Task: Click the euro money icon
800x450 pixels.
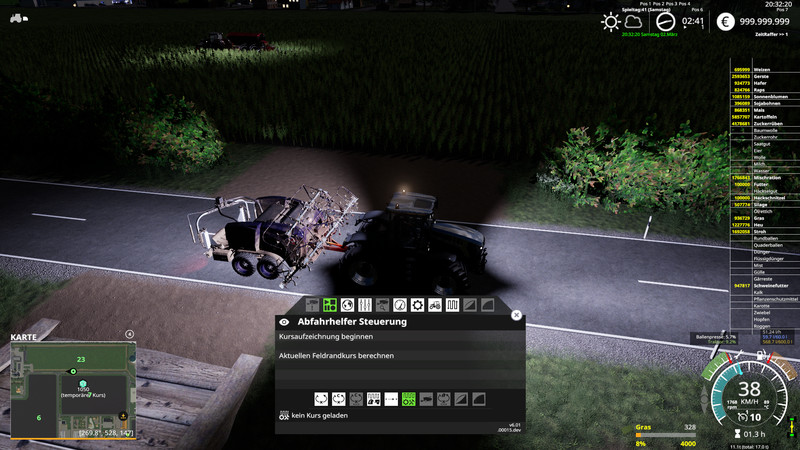Action: coord(725,21)
